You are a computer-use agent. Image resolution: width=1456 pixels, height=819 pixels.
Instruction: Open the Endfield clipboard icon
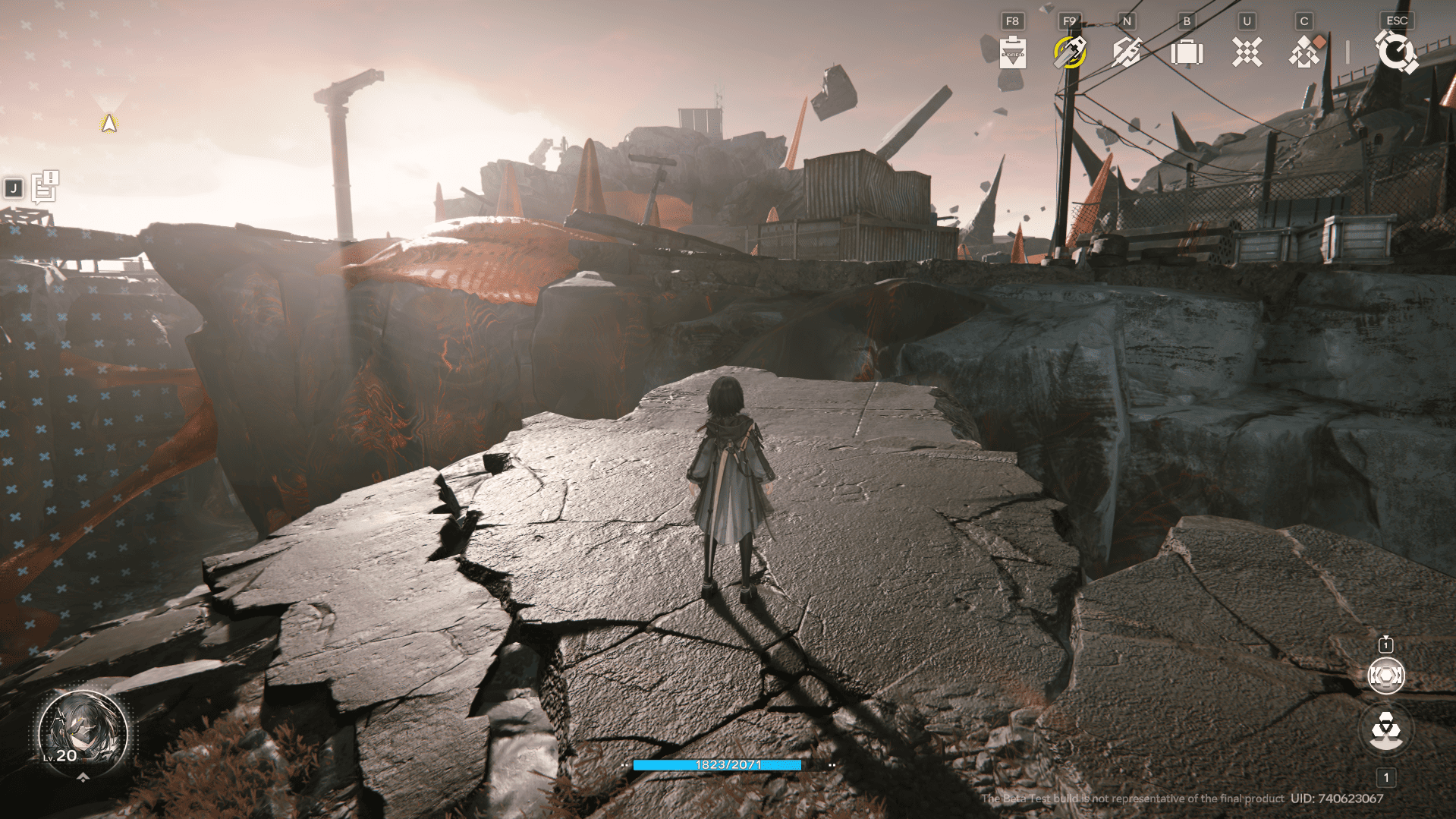point(1012,52)
